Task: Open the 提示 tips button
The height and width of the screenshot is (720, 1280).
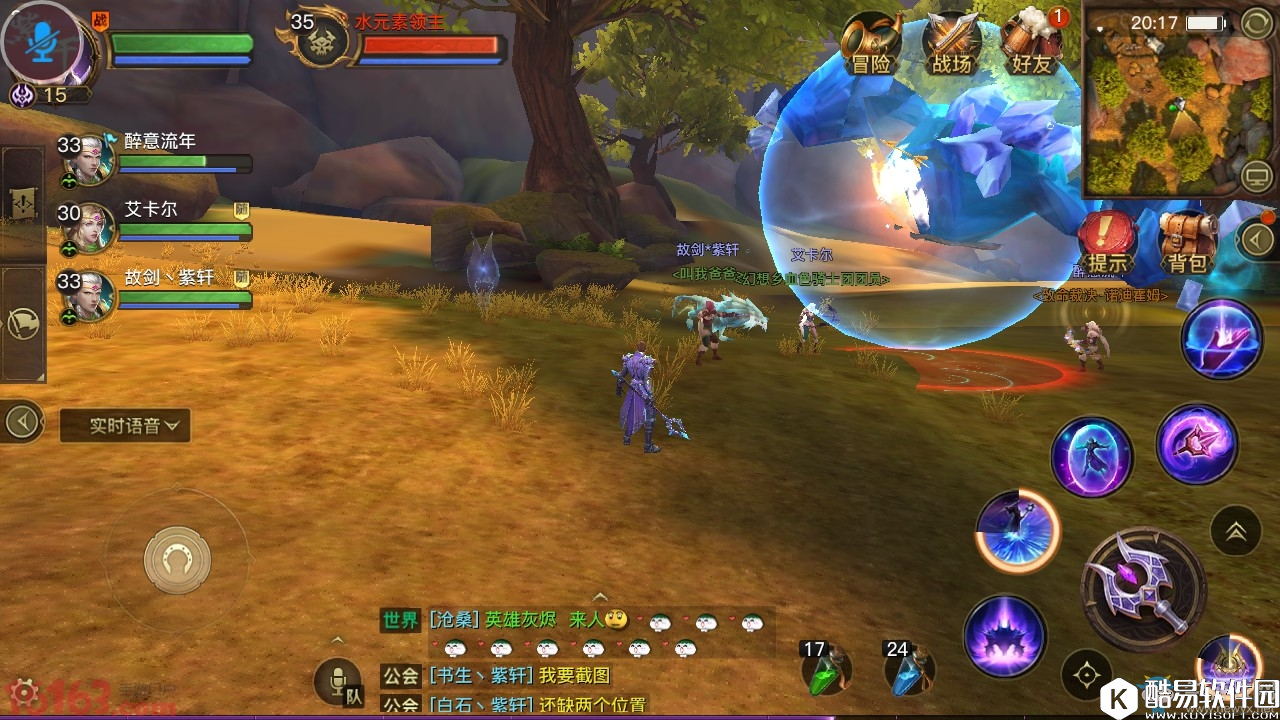Action: click(x=1107, y=242)
